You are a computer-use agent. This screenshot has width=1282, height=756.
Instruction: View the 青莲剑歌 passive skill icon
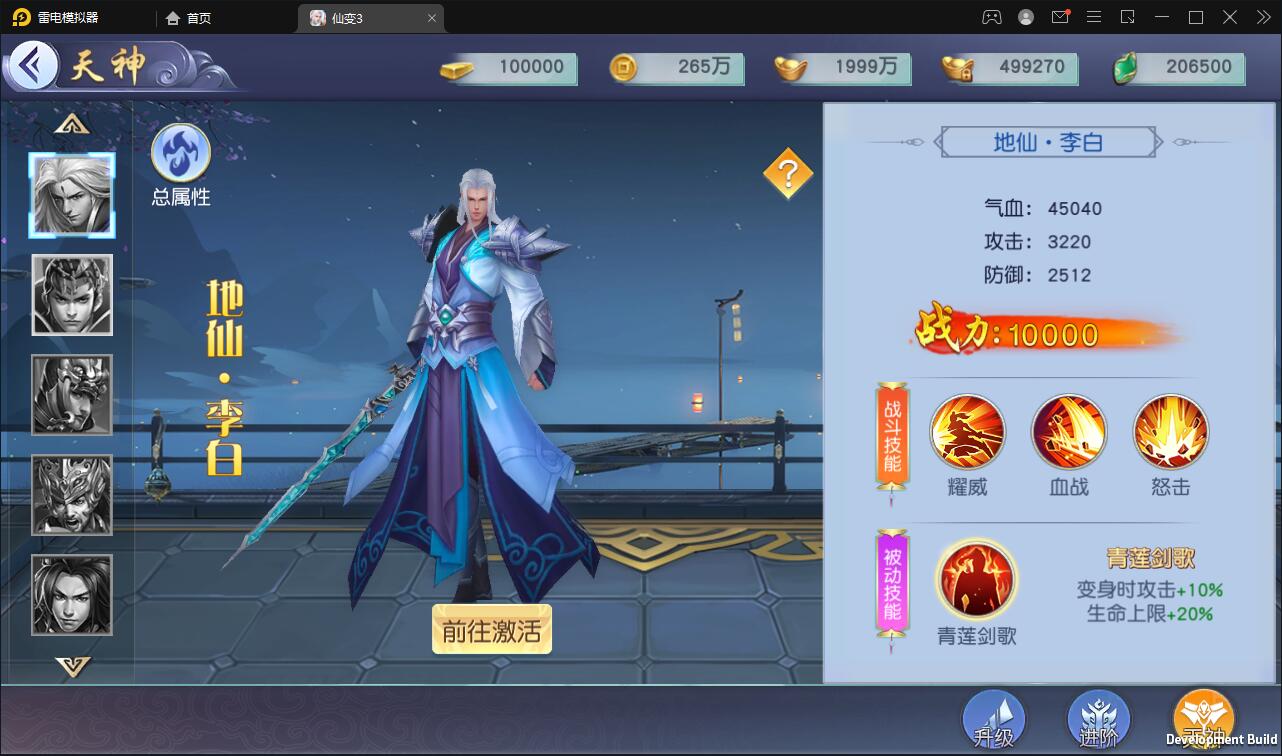pos(976,578)
